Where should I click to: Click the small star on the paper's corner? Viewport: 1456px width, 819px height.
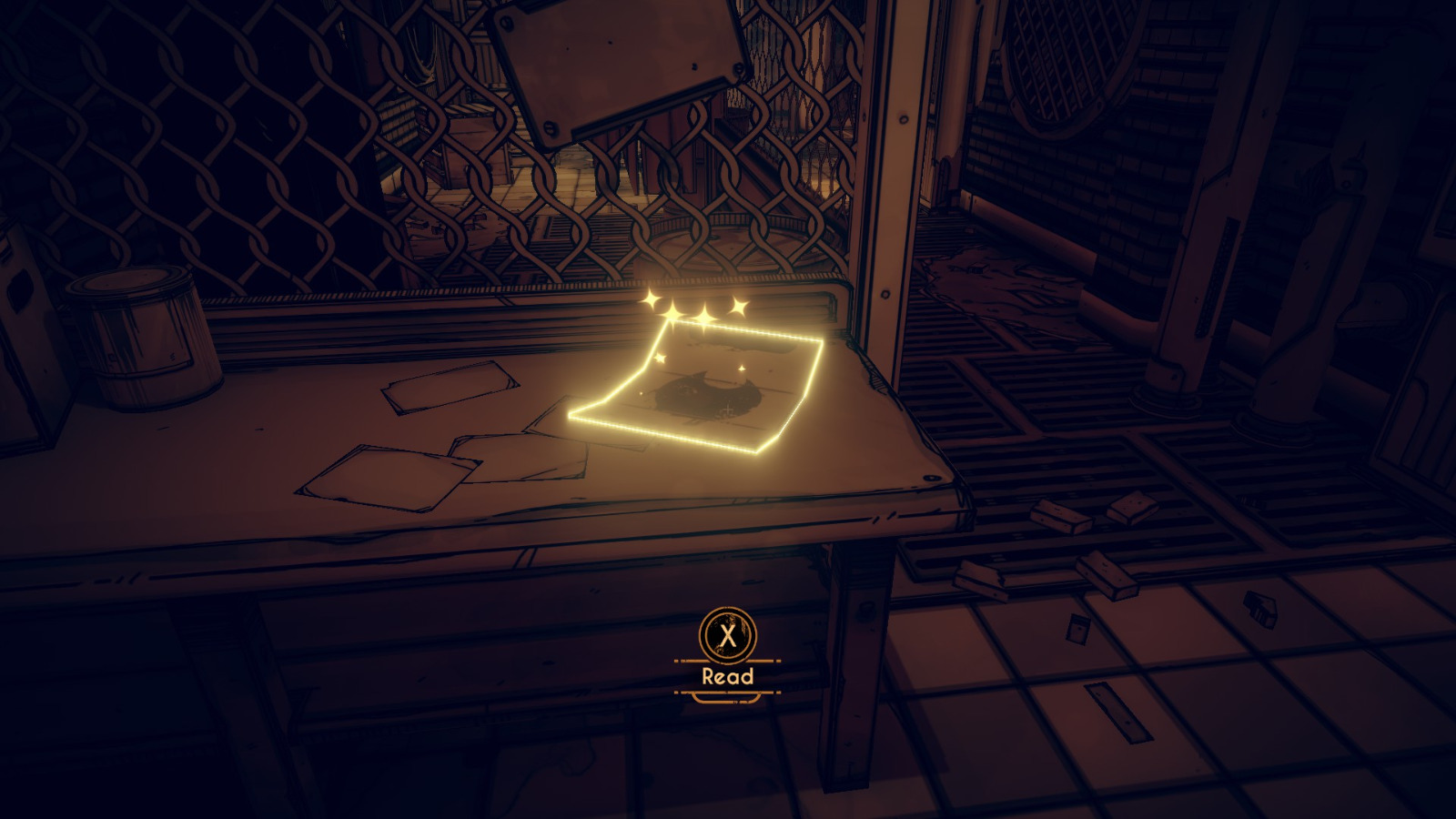click(659, 359)
